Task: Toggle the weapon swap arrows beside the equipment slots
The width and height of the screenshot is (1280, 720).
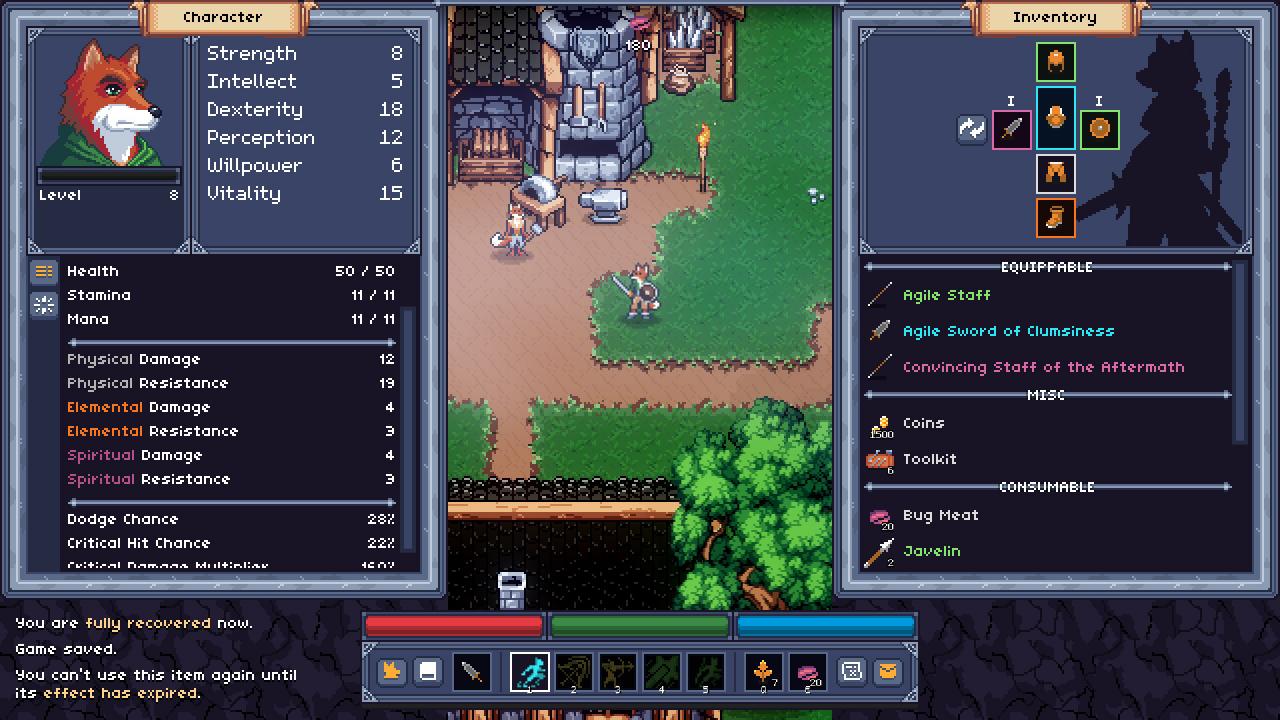Action: [970, 130]
